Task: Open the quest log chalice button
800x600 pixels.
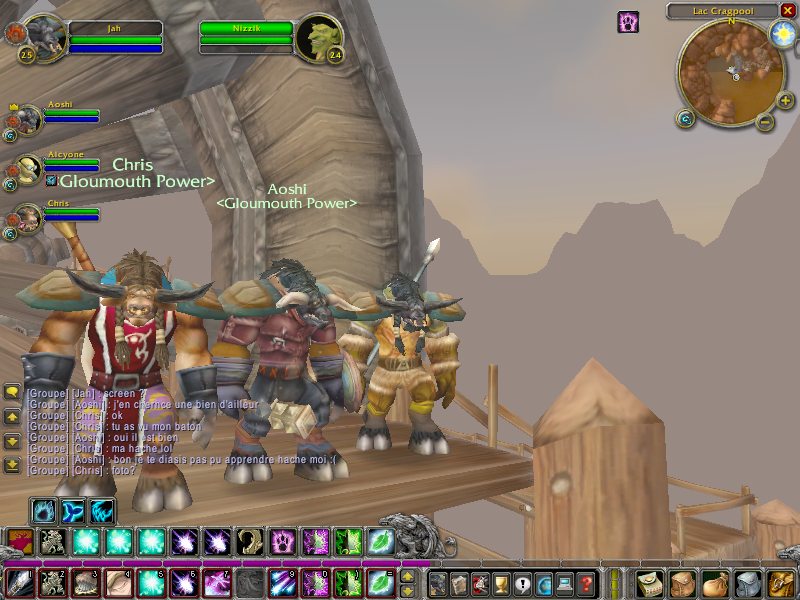Action: [x=501, y=584]
